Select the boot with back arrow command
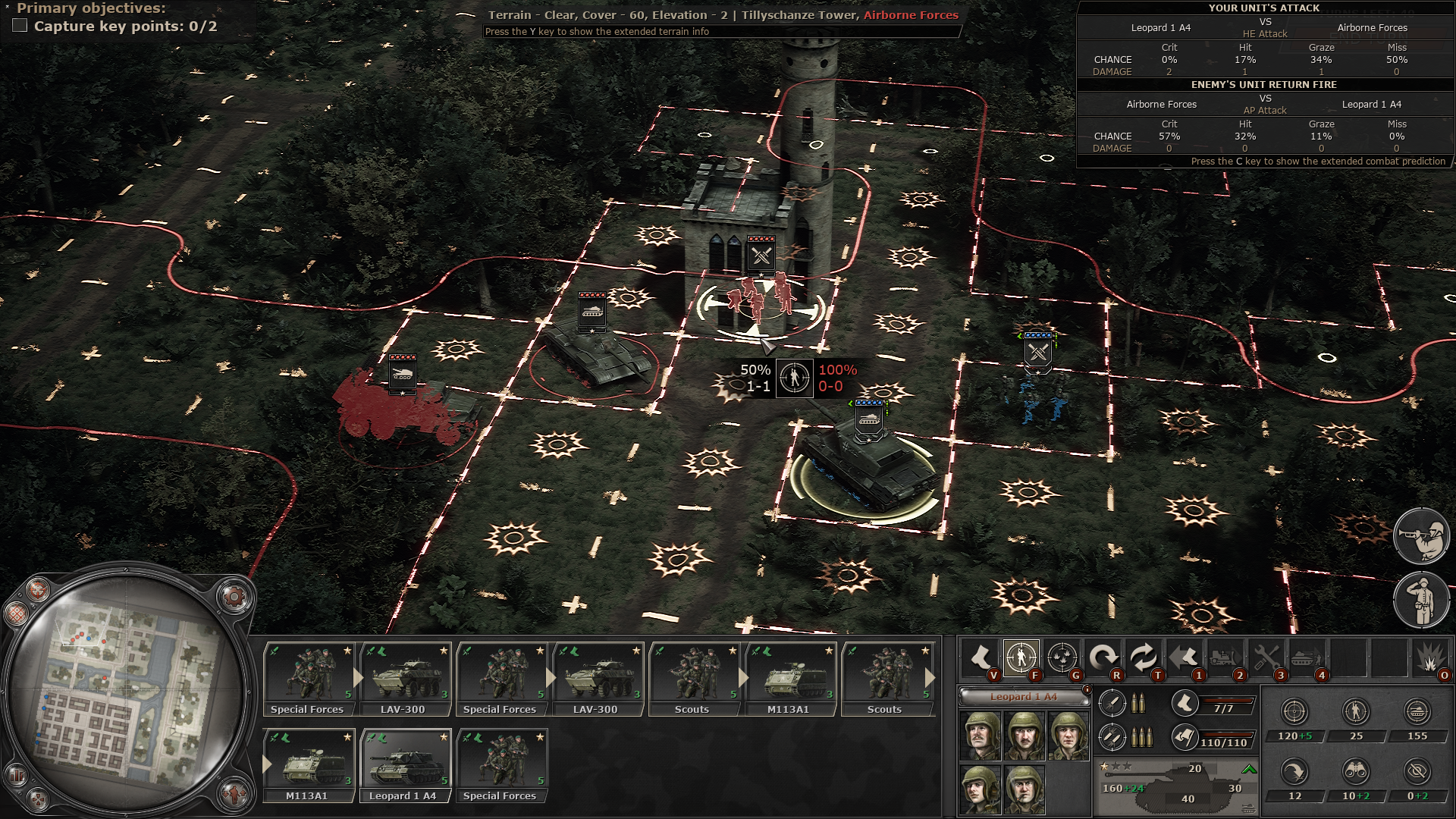Image resolution: width=1456 pixels, height=819 pixels. (x=1185, y=657)
